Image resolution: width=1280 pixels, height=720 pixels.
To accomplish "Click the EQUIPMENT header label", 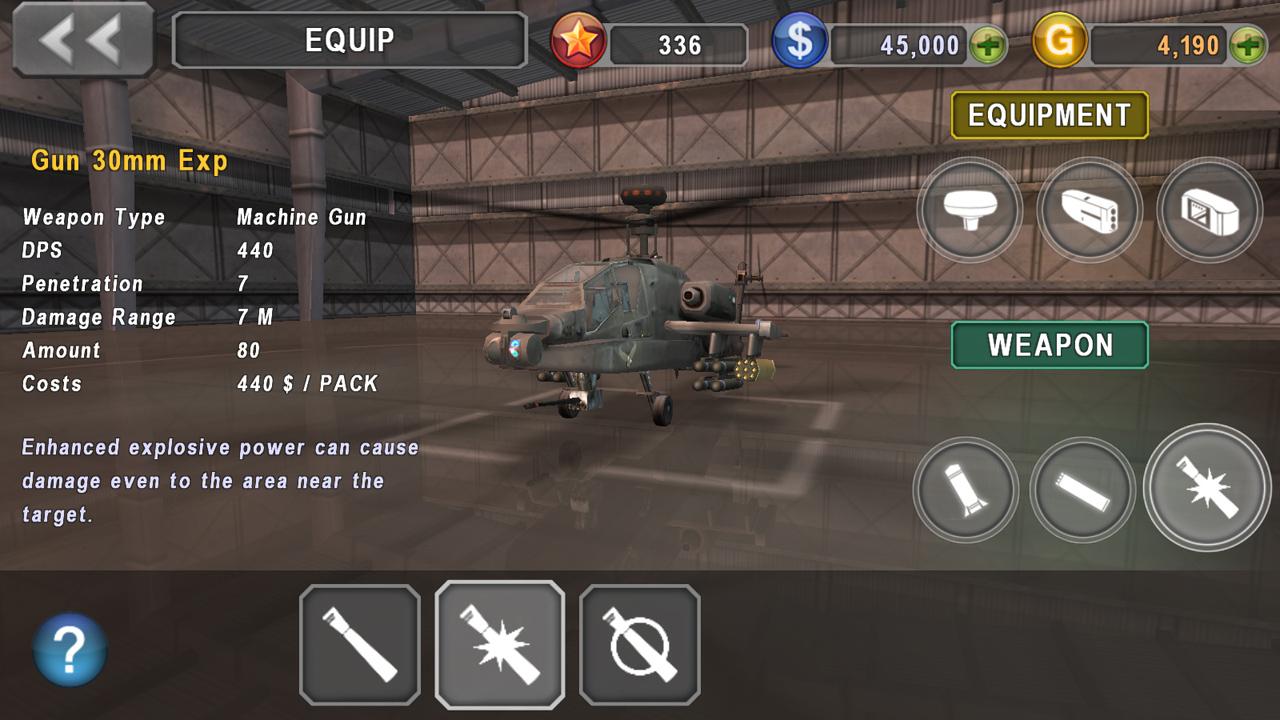I will pyautogui.click(x=1049, y=115).
